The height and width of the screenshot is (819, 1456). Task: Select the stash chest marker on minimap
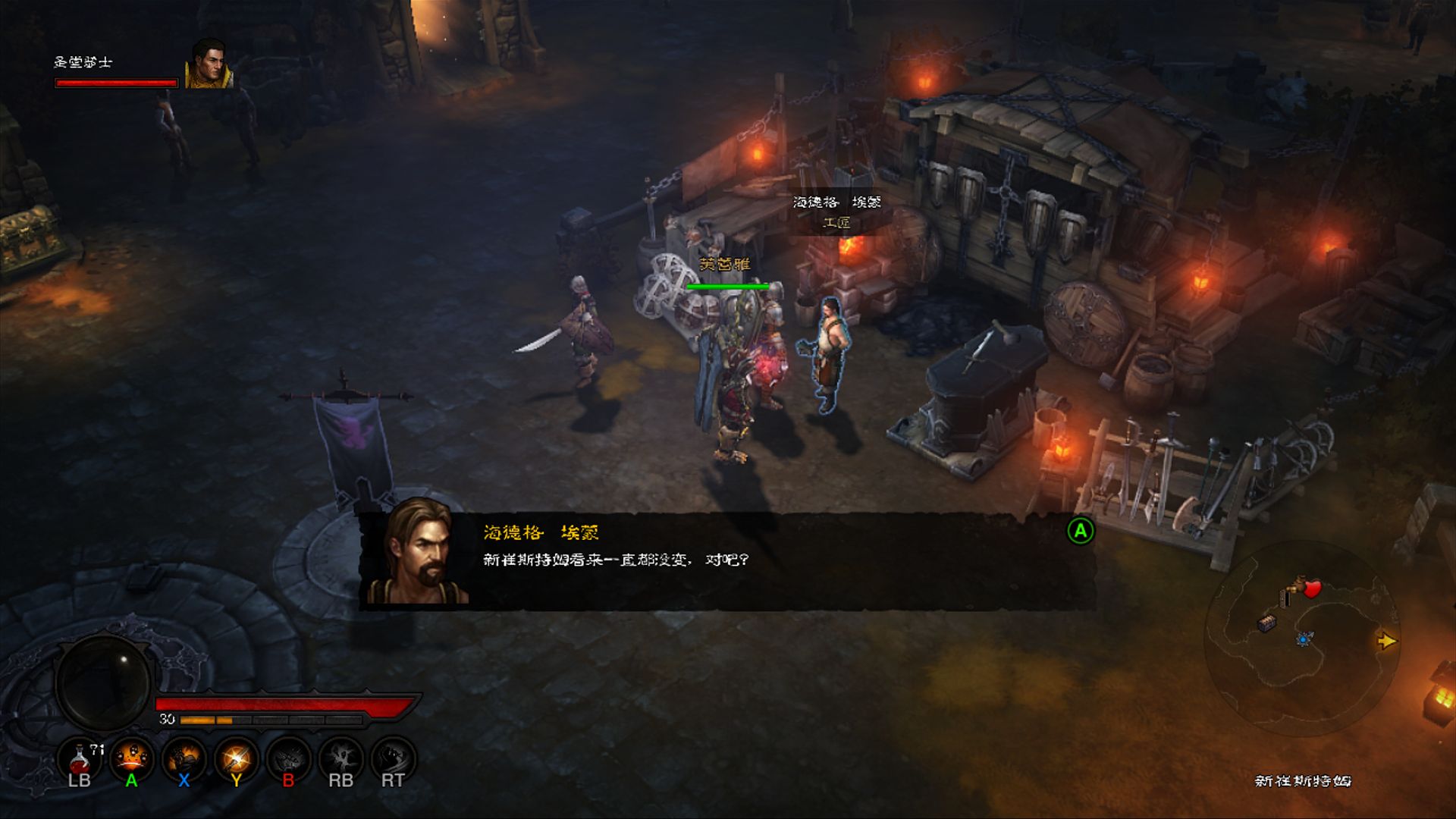tap(1266, 623)
